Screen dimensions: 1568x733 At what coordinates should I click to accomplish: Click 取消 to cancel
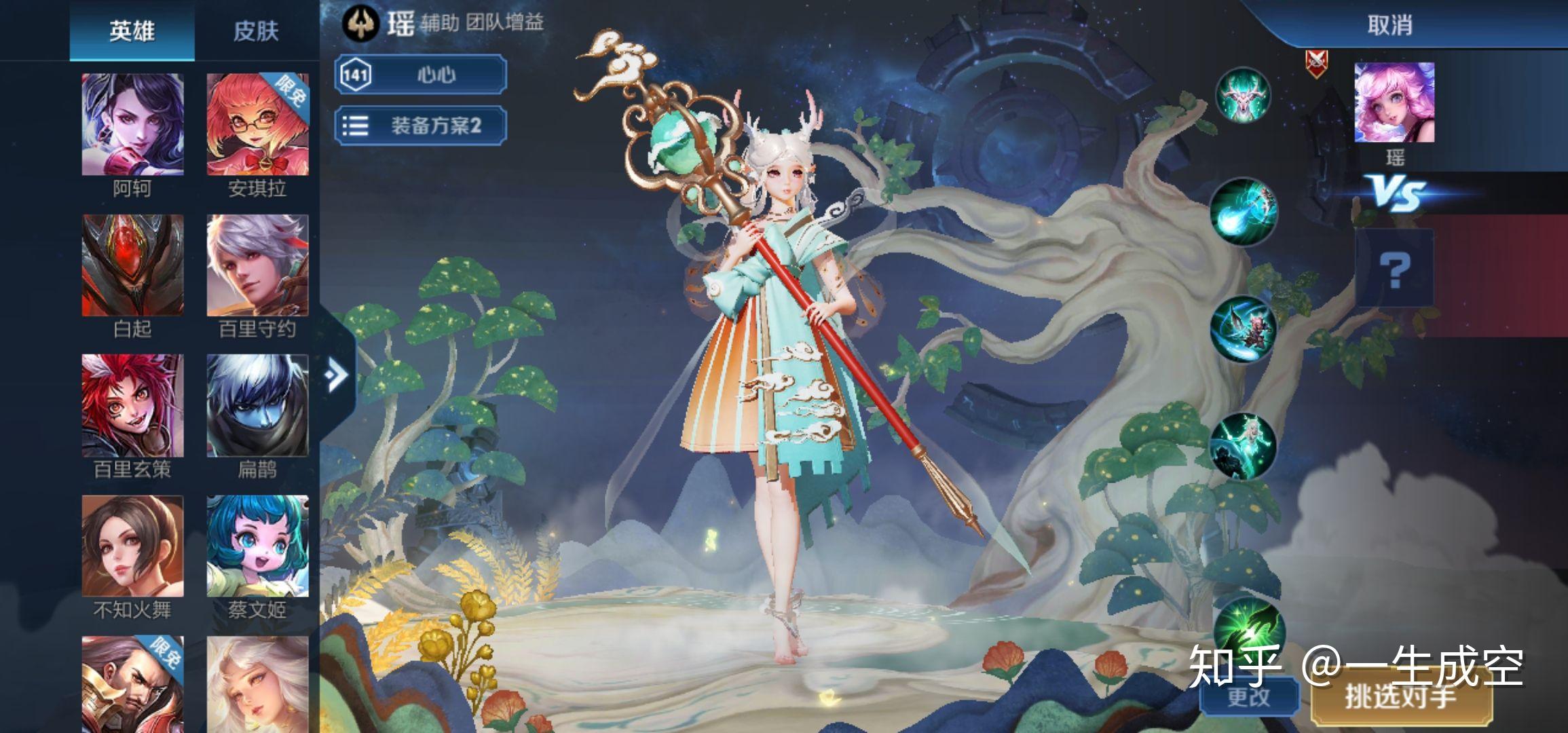(x=1389, y=26)
